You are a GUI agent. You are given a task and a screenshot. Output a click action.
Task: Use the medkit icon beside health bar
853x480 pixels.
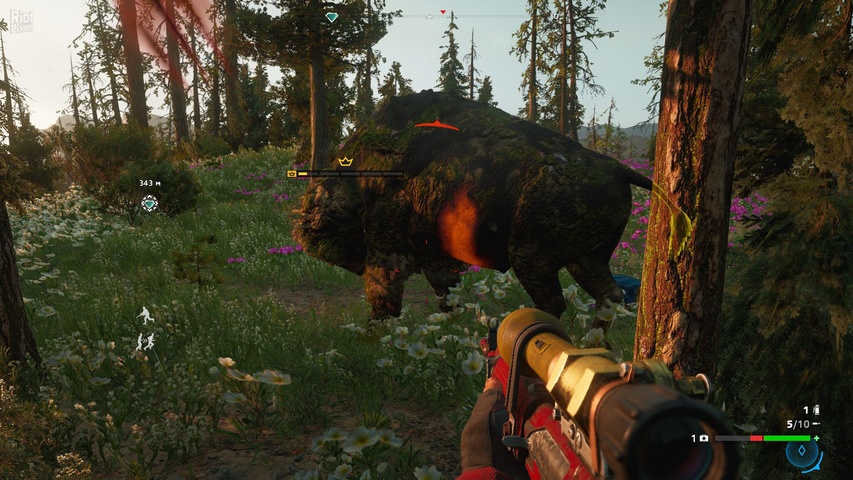704,438
